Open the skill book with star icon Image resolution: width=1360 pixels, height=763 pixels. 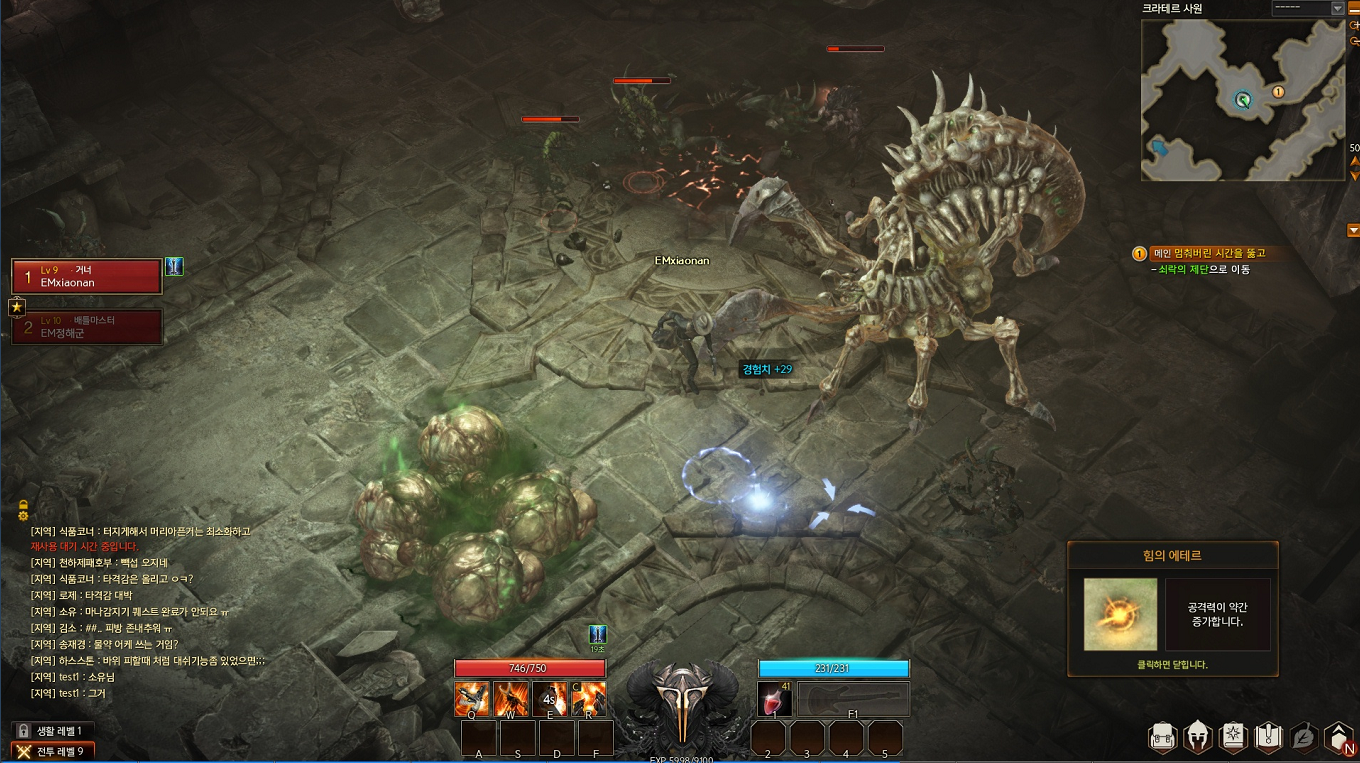pyautogui.click(x=1233, y=739)
